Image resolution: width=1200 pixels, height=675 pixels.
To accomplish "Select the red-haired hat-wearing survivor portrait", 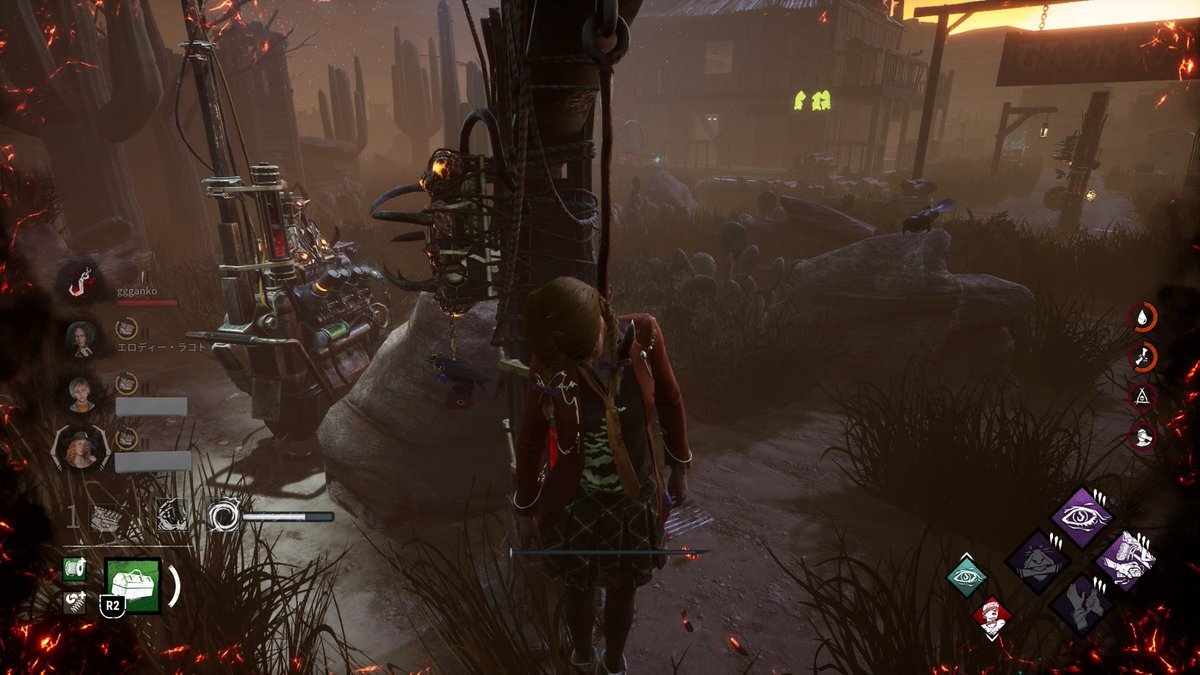I will tap(80, 448).
